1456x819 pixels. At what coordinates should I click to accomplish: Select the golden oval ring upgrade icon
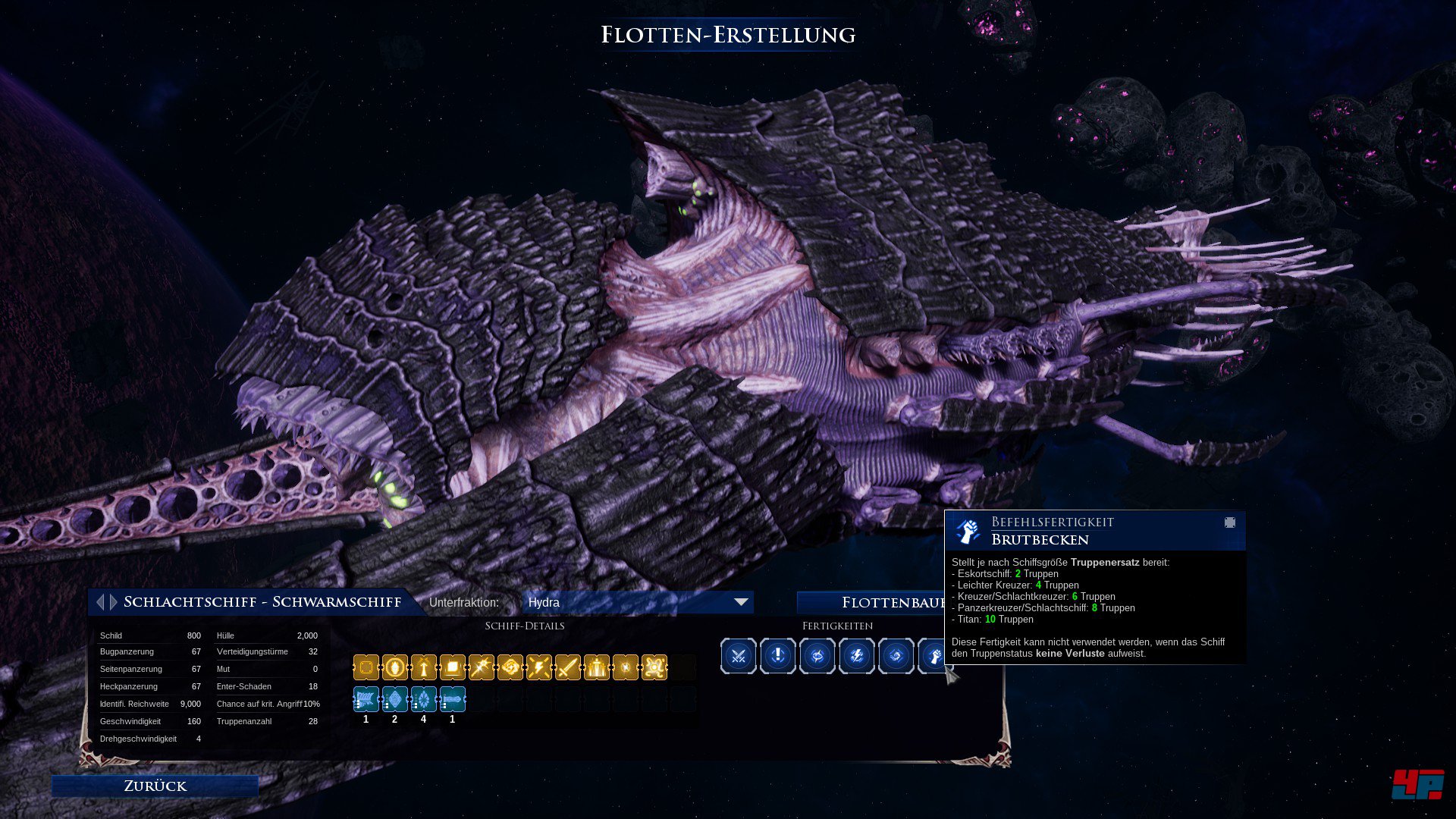pos(395,667)
